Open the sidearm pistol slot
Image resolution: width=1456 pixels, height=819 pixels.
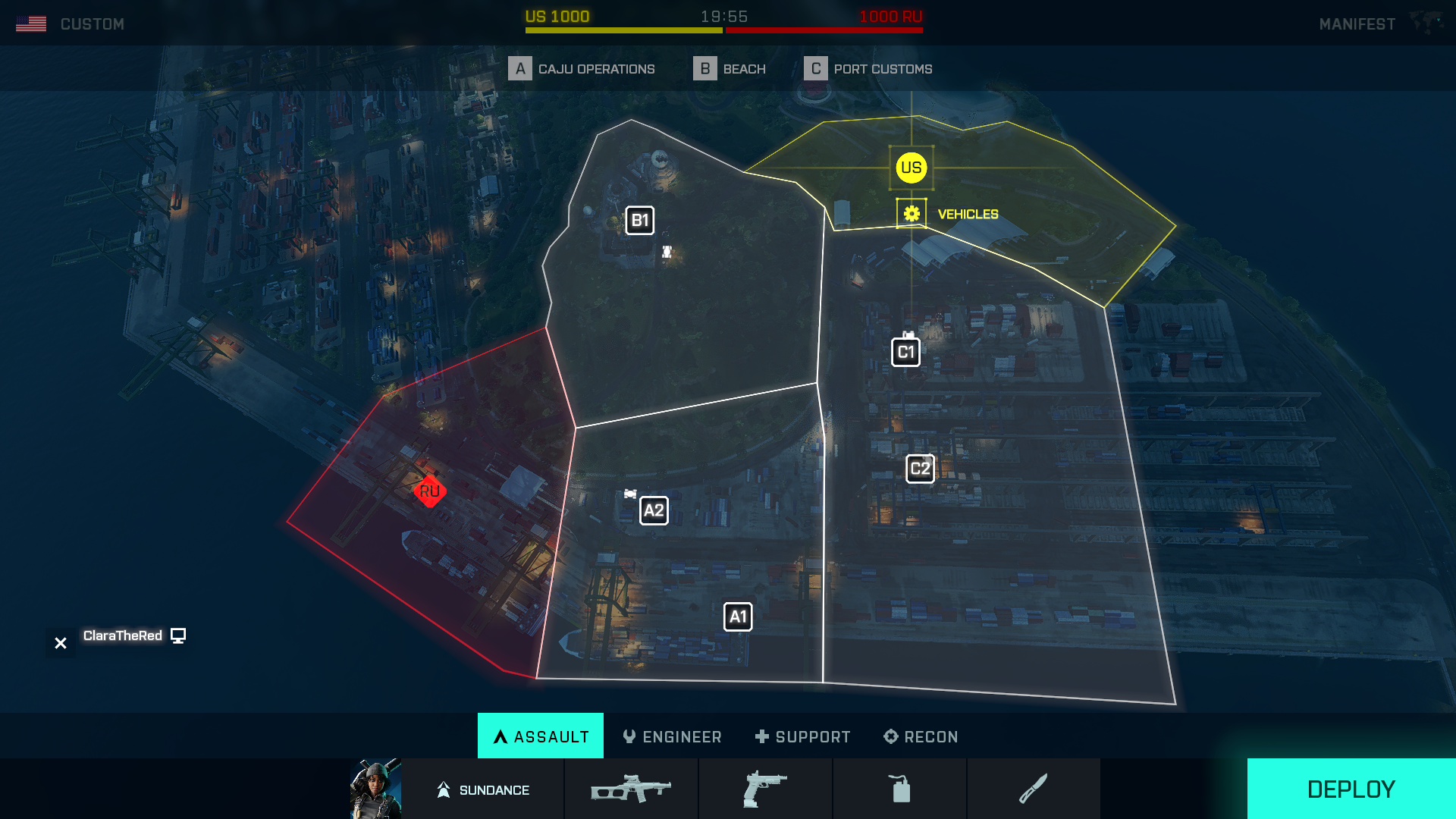pos(765,789)
